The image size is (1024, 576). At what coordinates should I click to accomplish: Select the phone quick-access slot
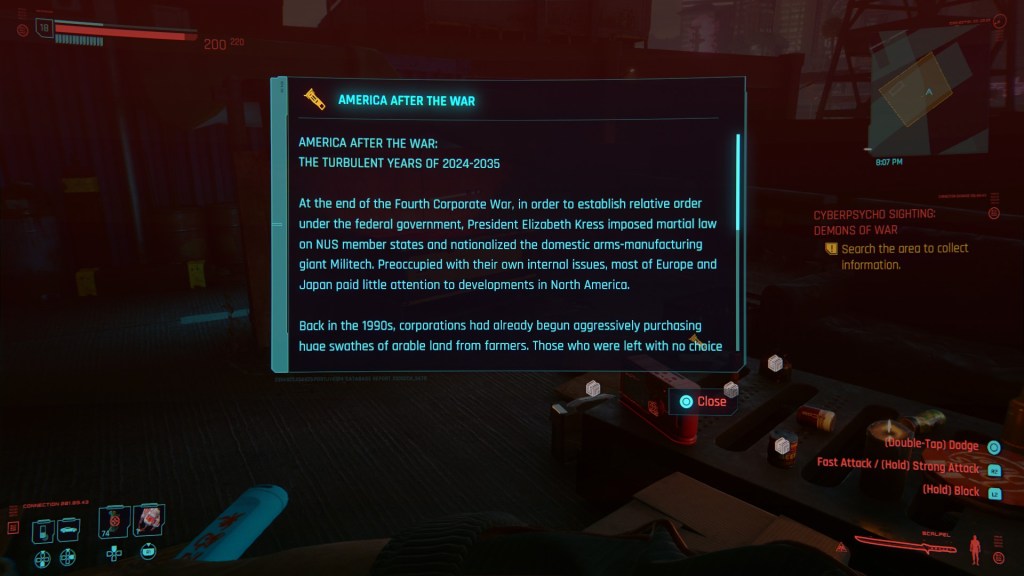tap(44, 529)
